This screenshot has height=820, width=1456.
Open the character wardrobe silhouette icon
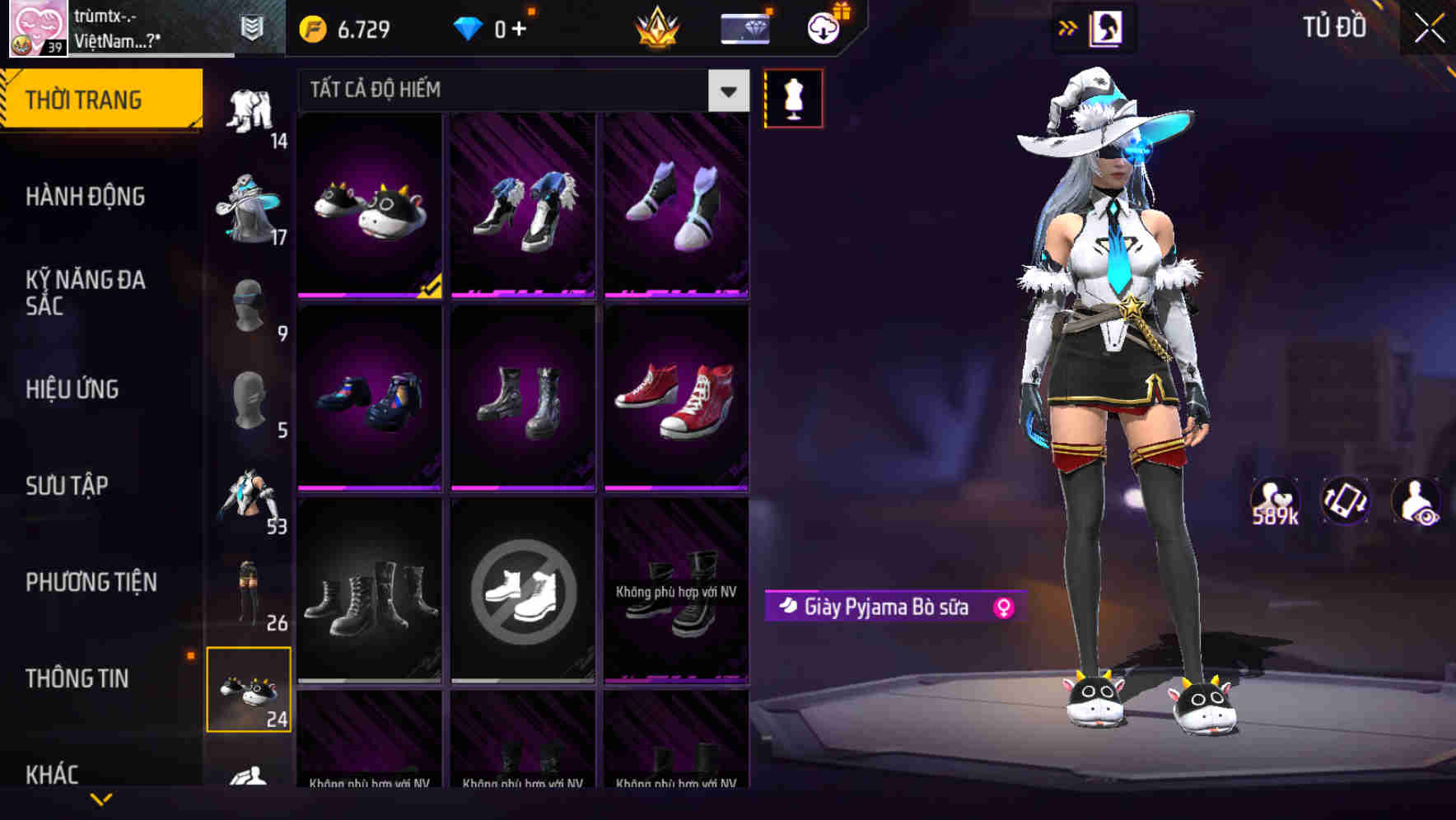(1106, 27)
